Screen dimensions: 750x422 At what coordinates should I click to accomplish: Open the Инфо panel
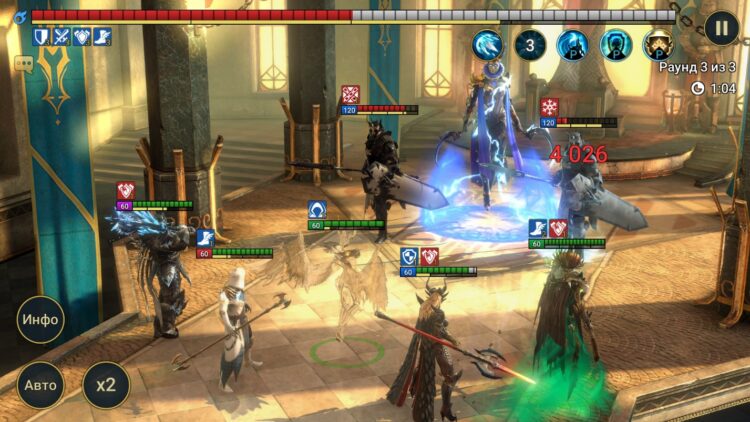[x=41, y=320]
